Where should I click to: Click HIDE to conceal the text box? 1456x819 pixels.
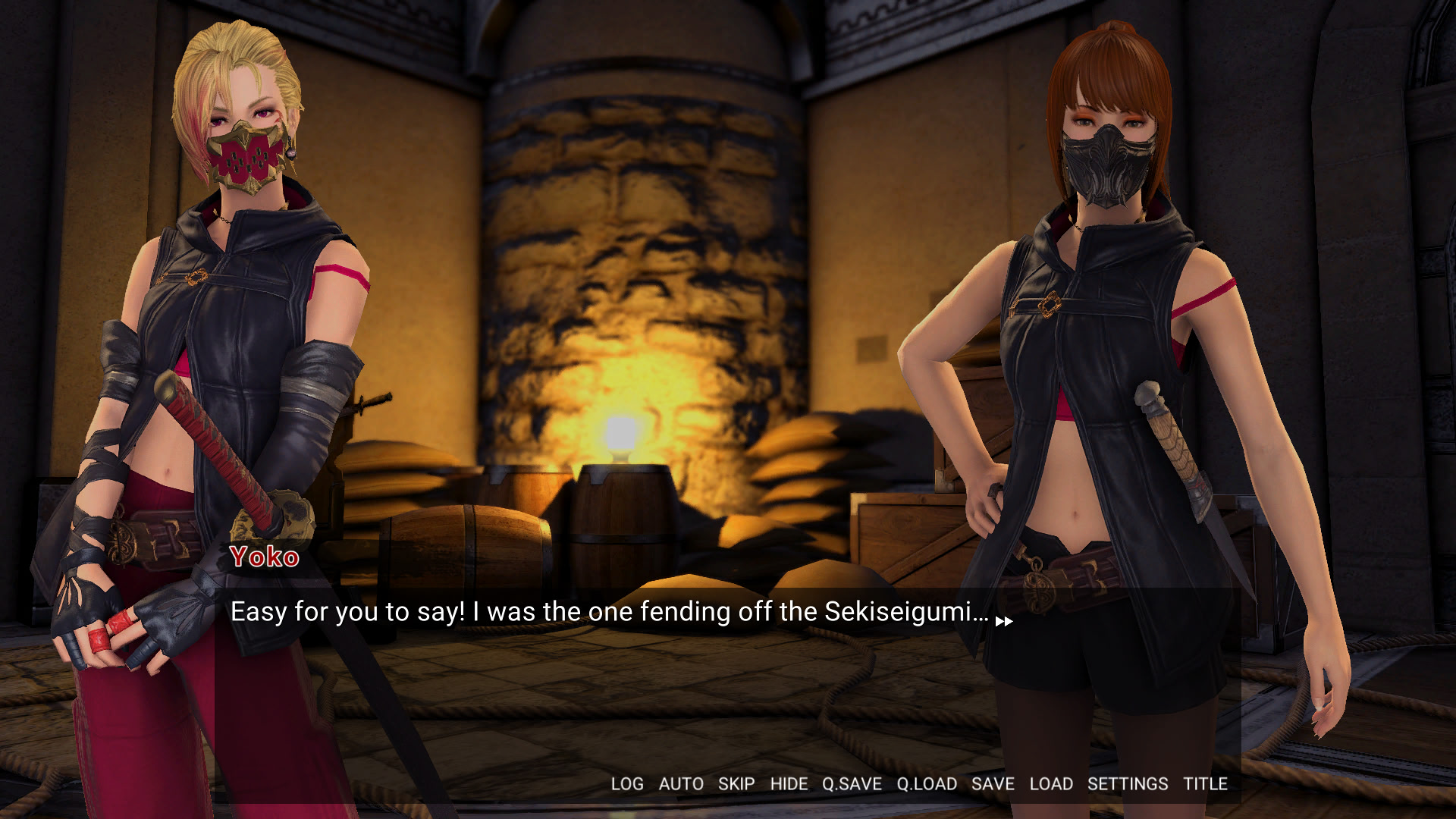(x=789, y=784)
